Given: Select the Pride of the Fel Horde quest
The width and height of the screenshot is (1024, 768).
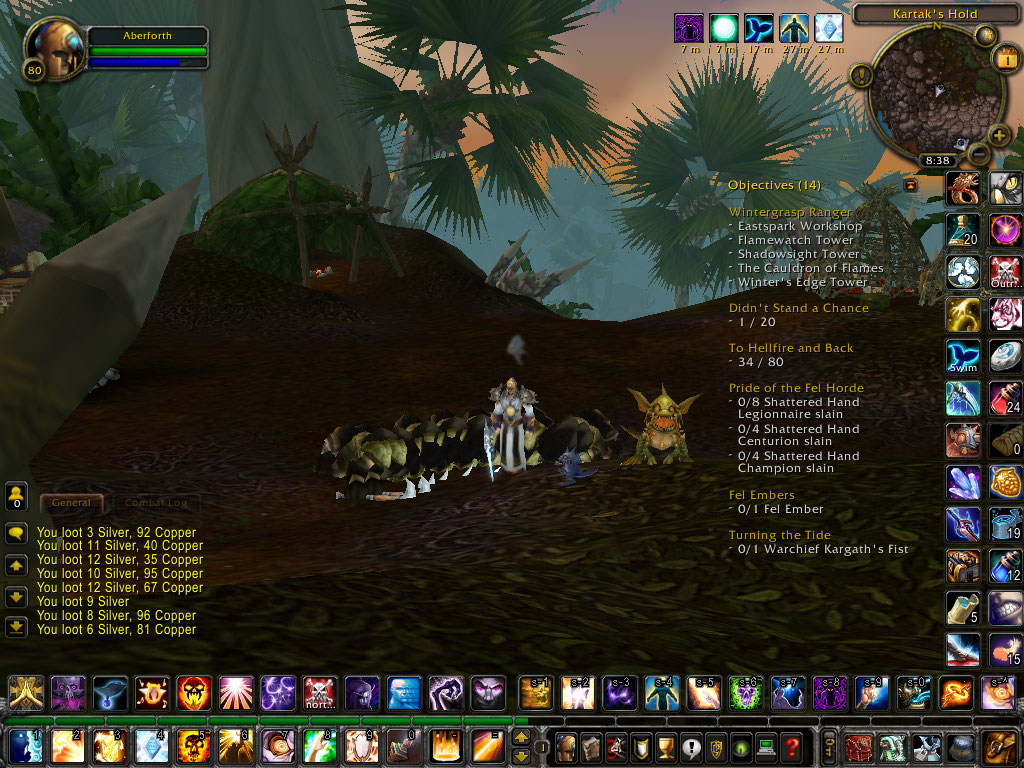Looking at the screenshot, I should [x=796, y=388].
